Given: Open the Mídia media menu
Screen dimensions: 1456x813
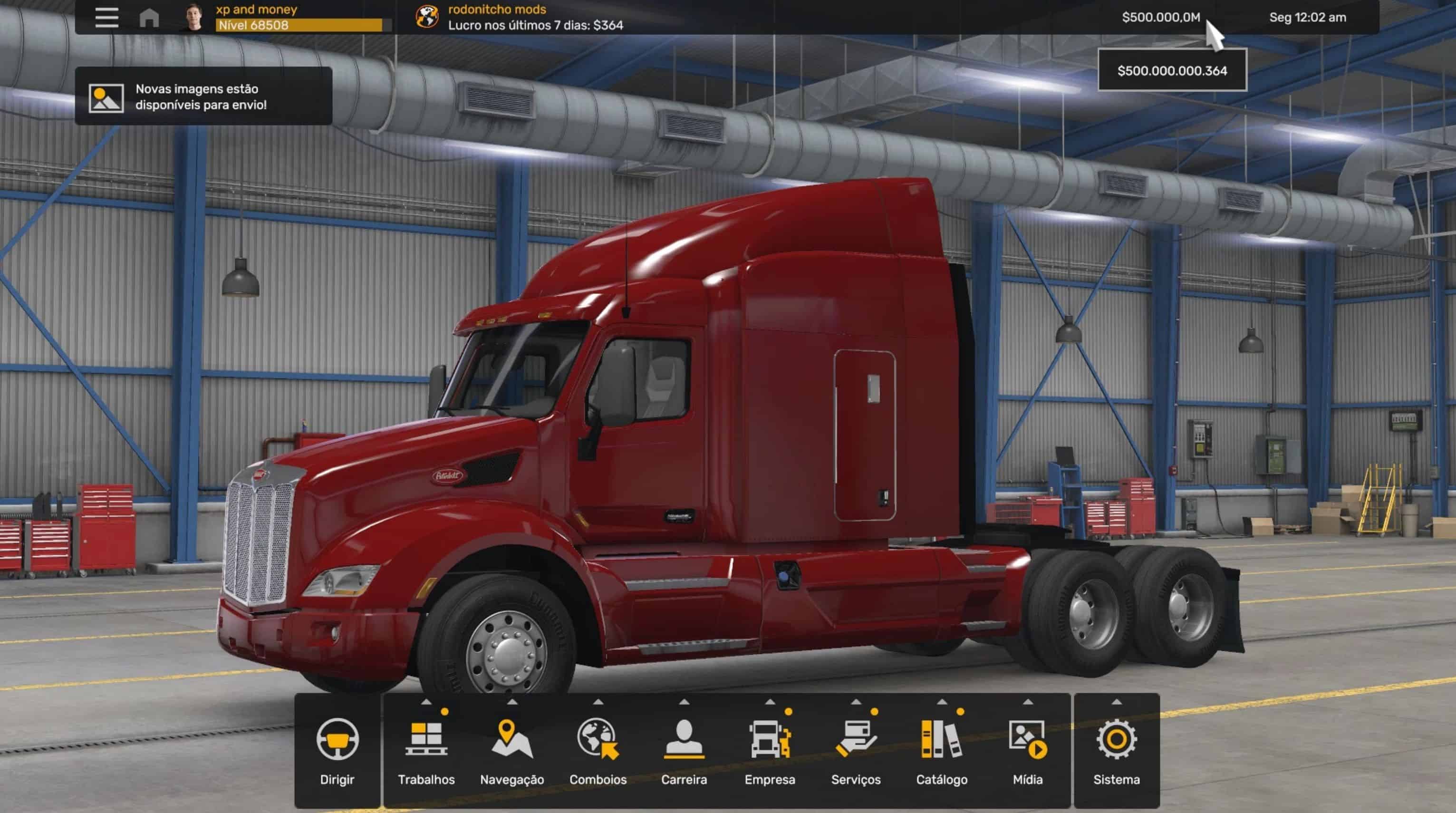Looking at the screenshot, I should coord(1028,750).
